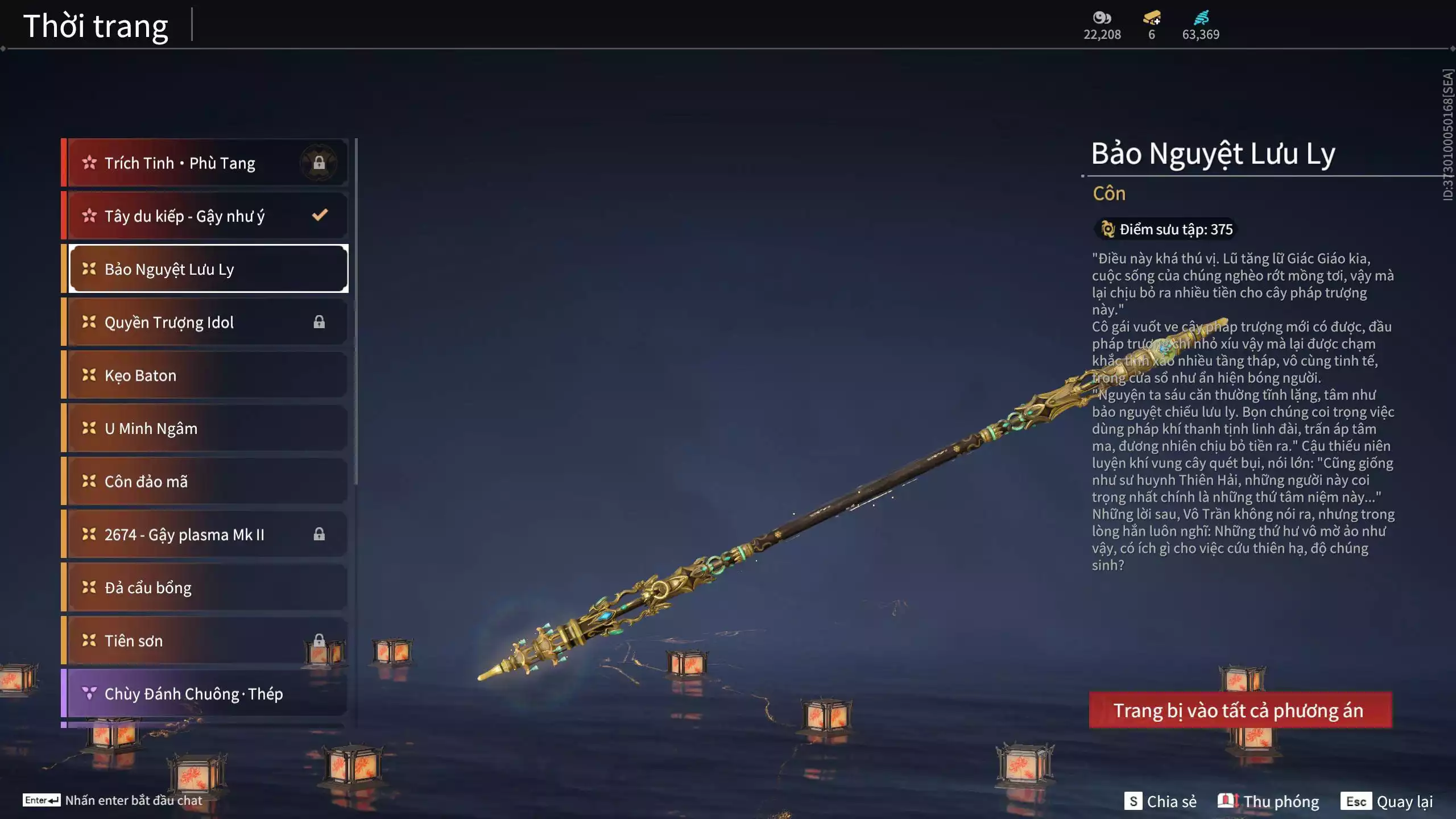Image resolution: width=1456 pixels, height=819 pixels.
Task: Click the blue feather currency icon
Action: pyautogui.click(x=1201, y=18)
